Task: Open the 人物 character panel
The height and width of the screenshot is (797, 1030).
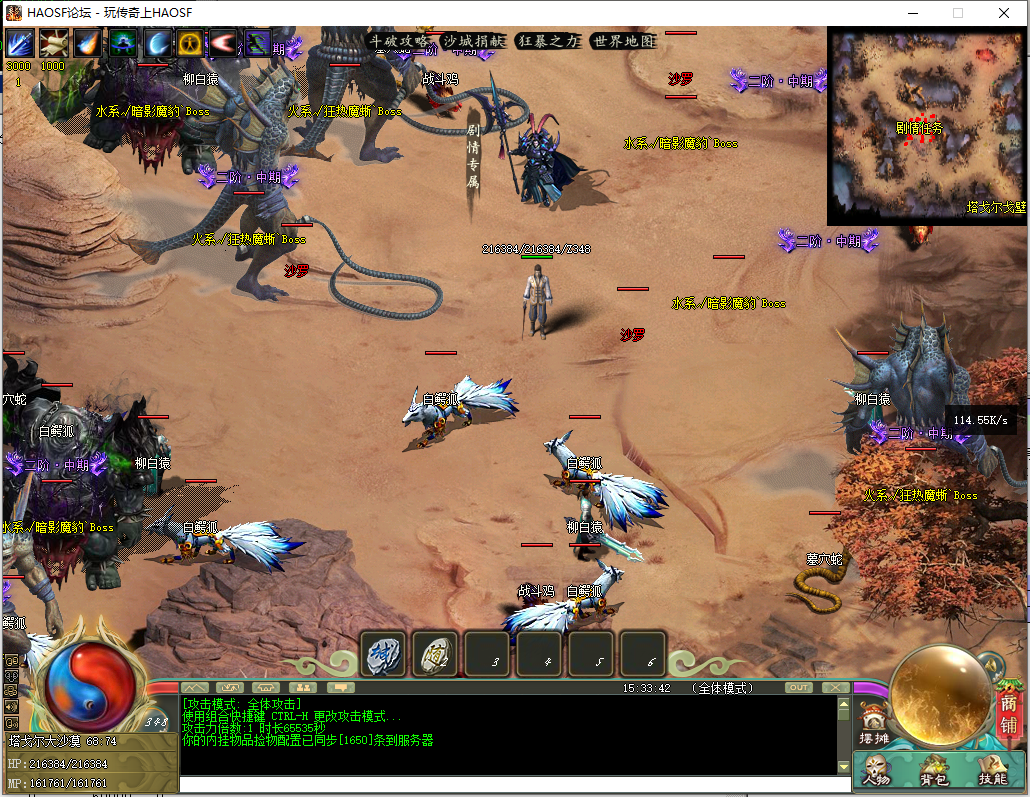Action: point(877,770)
